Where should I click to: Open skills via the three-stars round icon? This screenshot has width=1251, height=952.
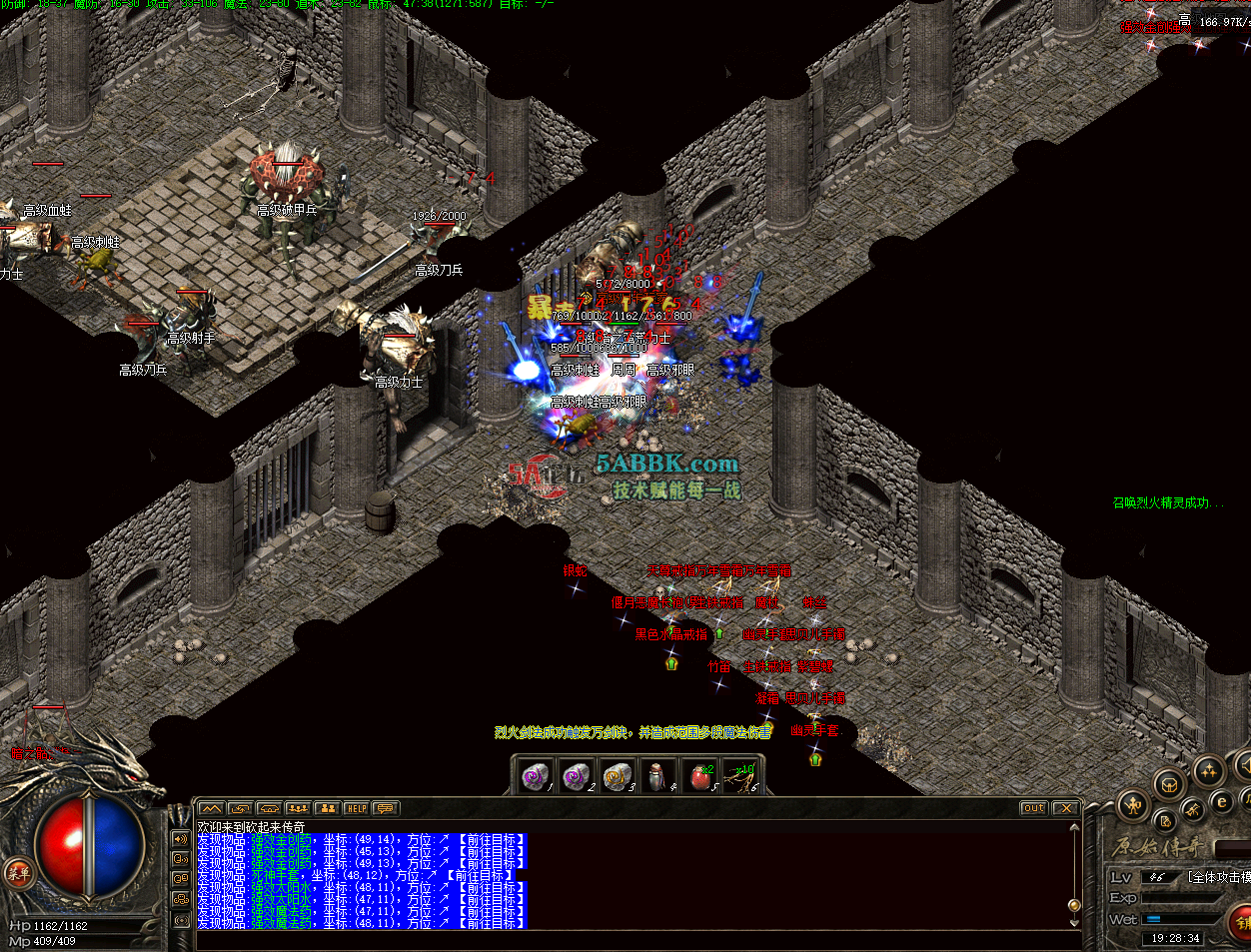click(x=1209, y=770)
